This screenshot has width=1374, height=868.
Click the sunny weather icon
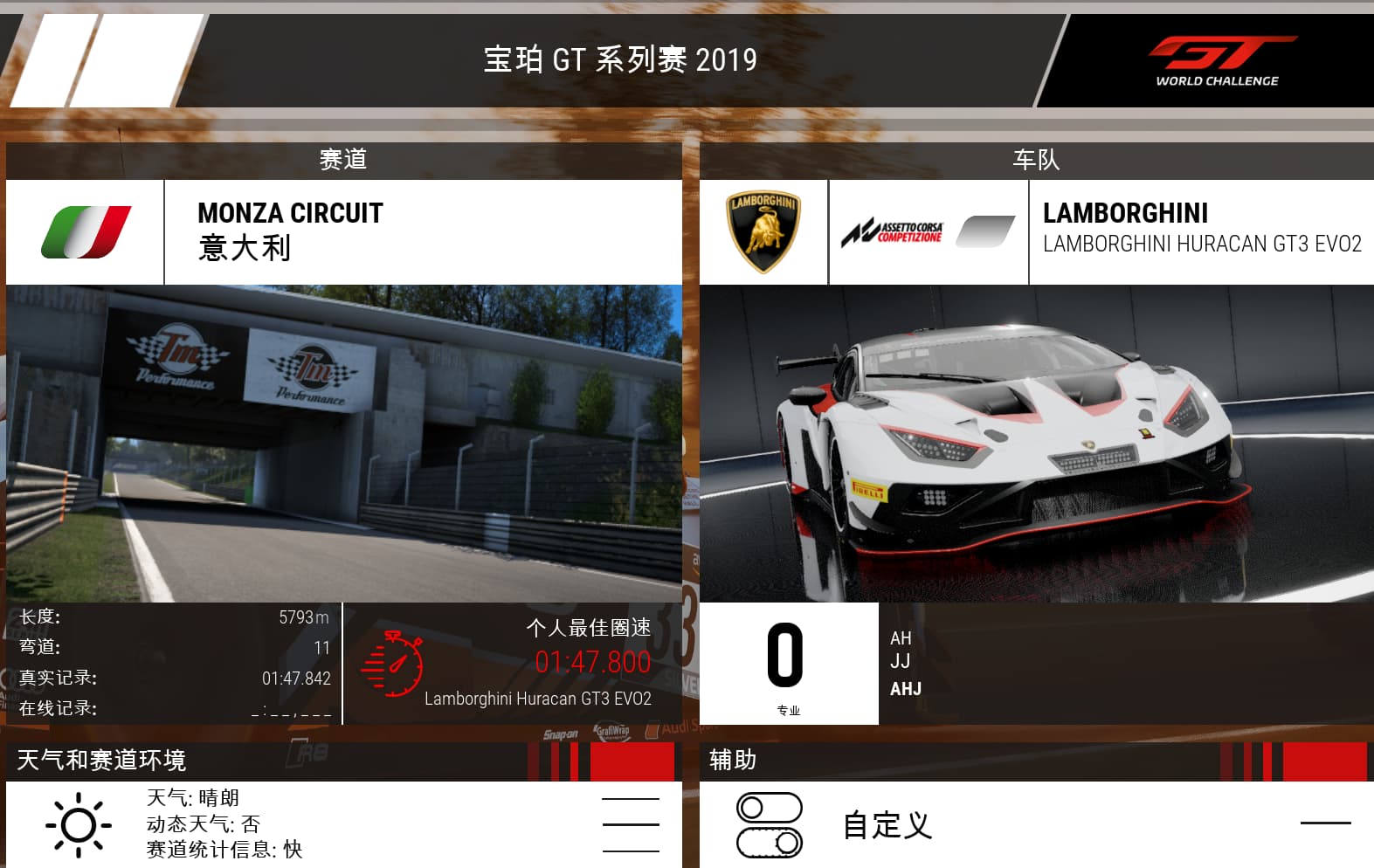79,824
